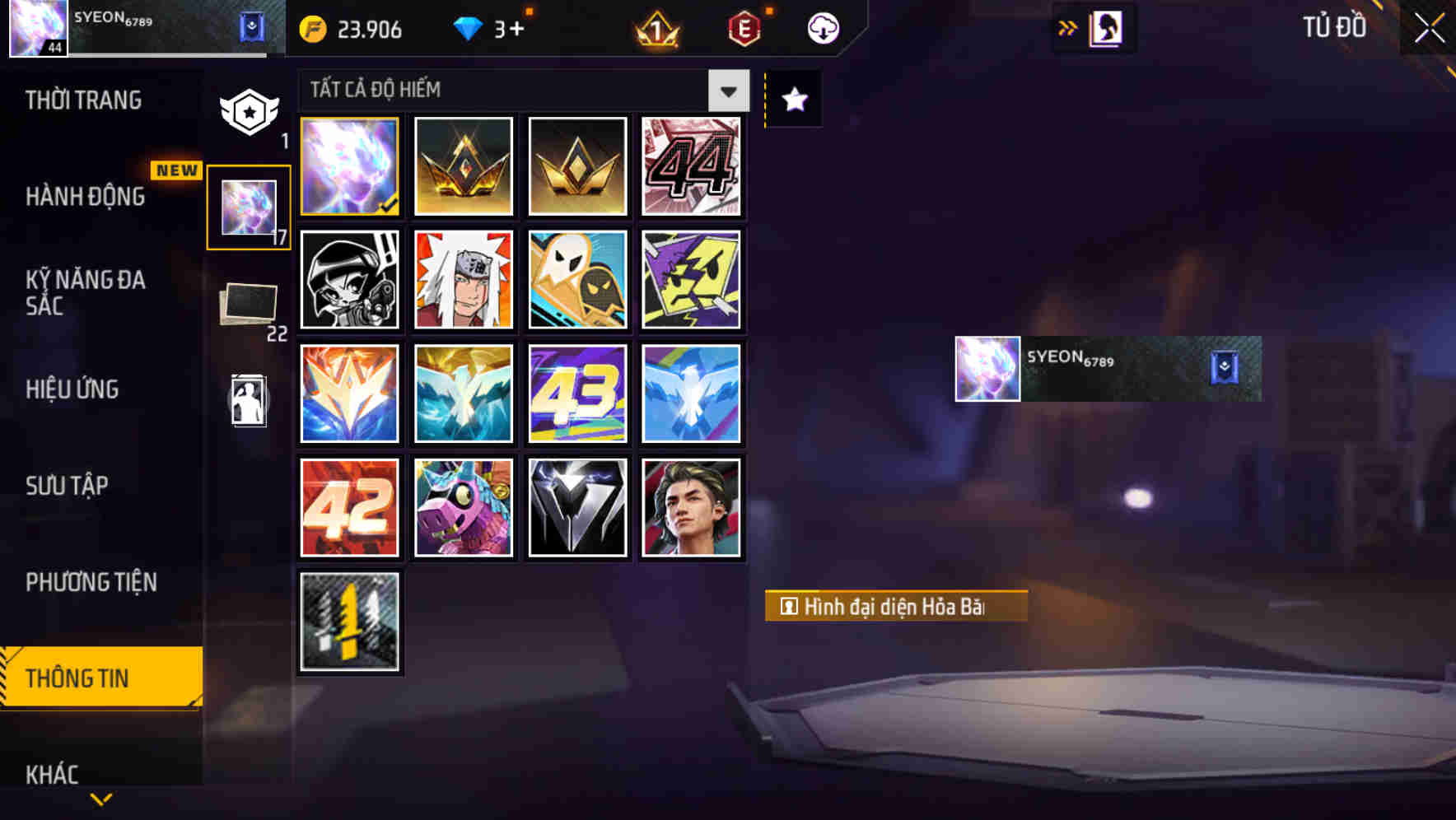
Task: Select the title card category icon
Action: [x=248, y=401]
